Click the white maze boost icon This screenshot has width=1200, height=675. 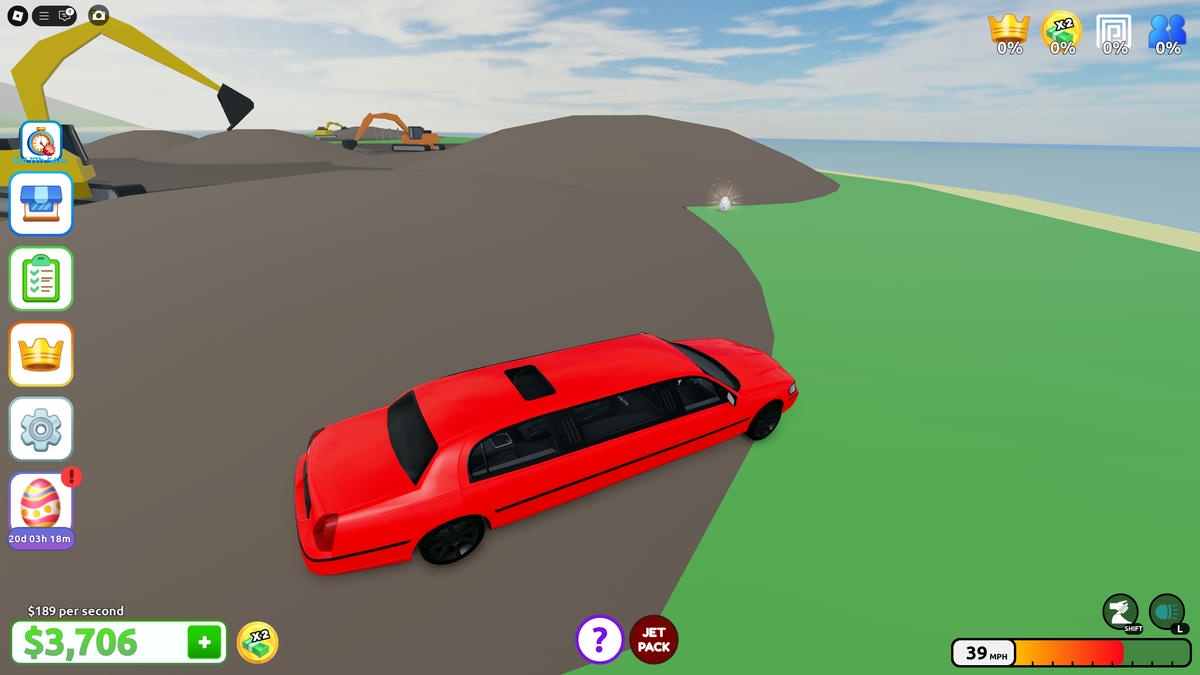pyautogui.click(x=1114, y=30)
